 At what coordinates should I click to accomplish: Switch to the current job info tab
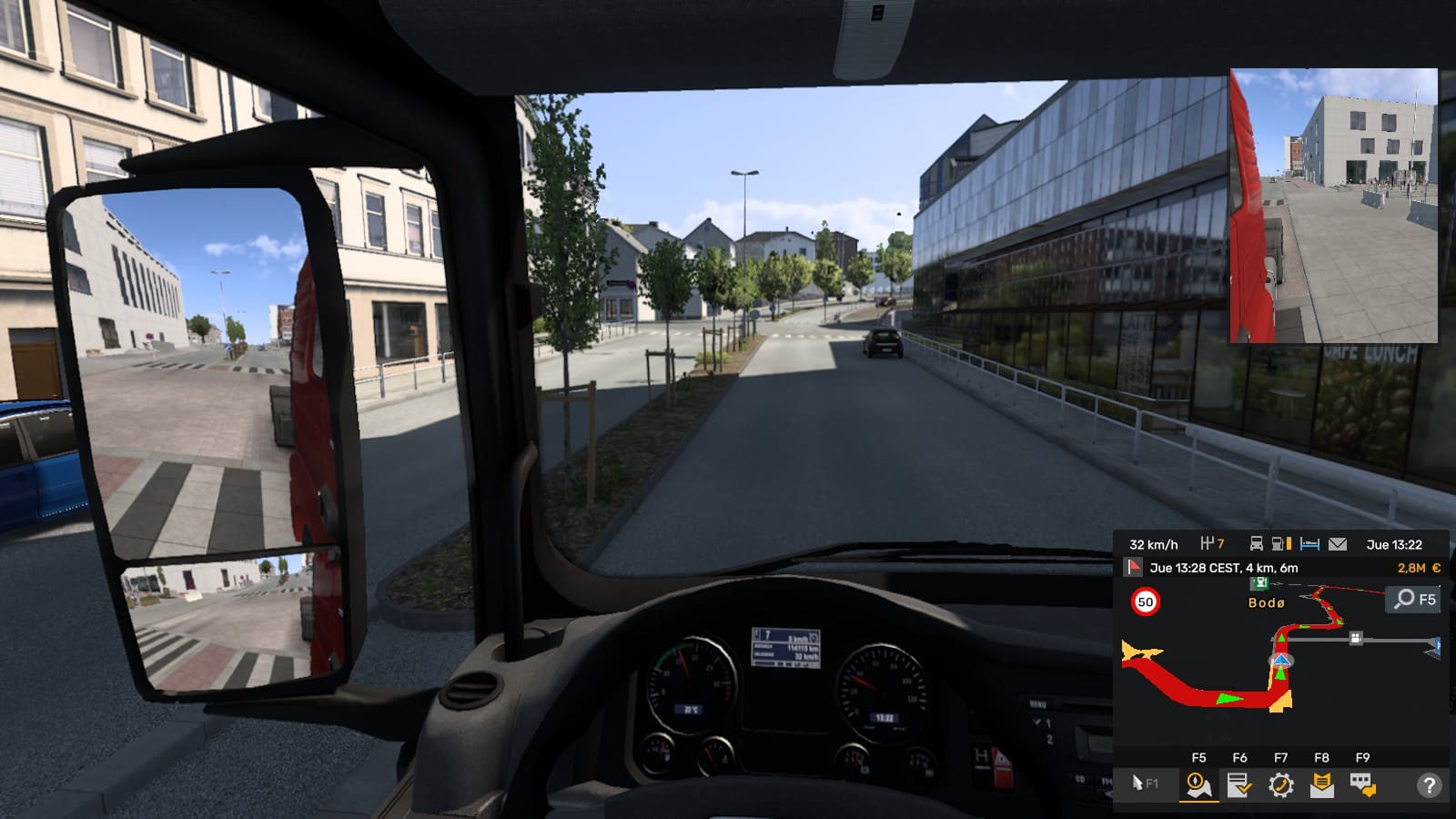pos(1239,784)
